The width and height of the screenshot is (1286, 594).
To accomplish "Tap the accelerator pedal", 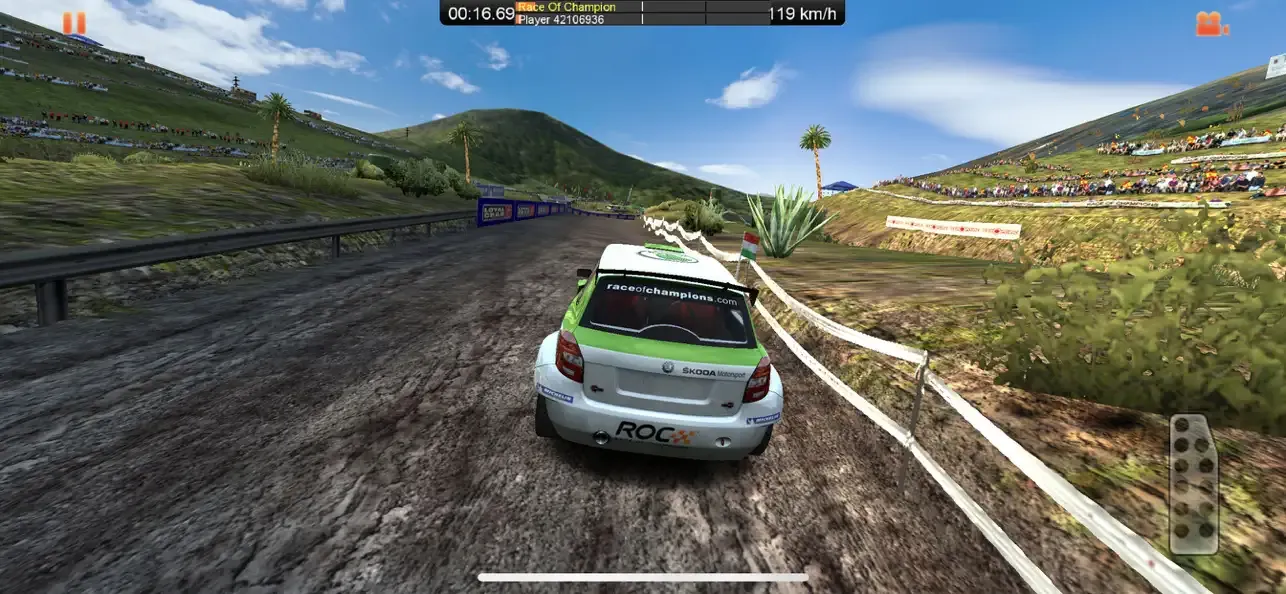I will pos(1193,484).
